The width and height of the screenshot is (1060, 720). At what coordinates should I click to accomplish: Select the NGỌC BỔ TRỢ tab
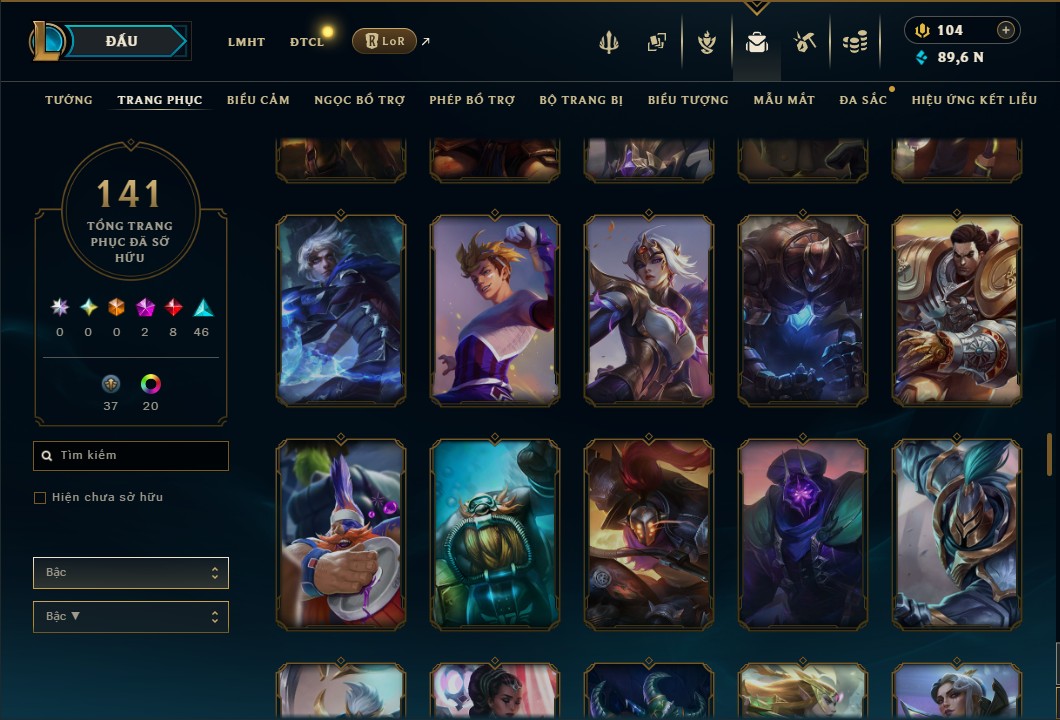tap(359, 100)
